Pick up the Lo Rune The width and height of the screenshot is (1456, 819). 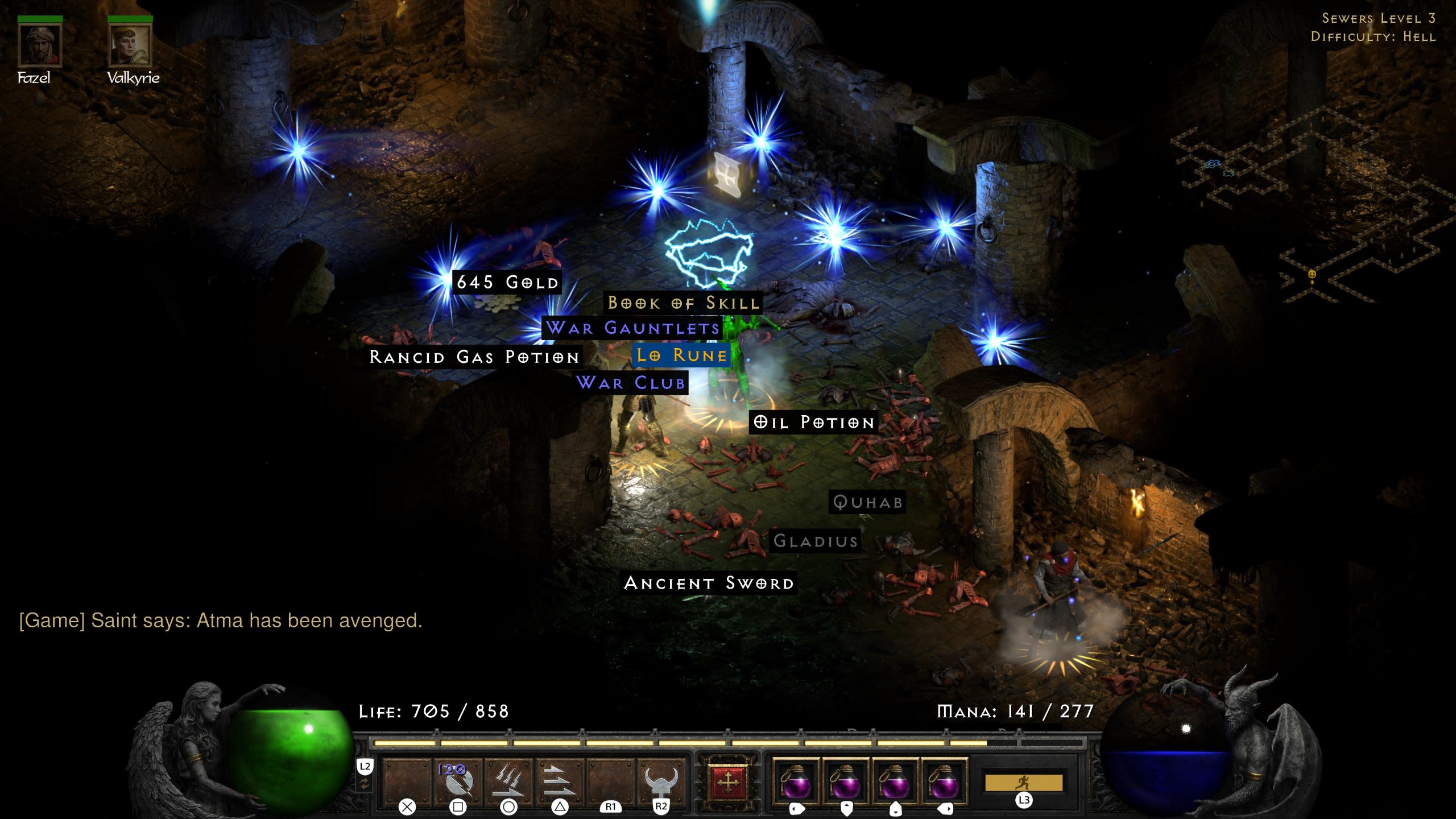point(681,355)
